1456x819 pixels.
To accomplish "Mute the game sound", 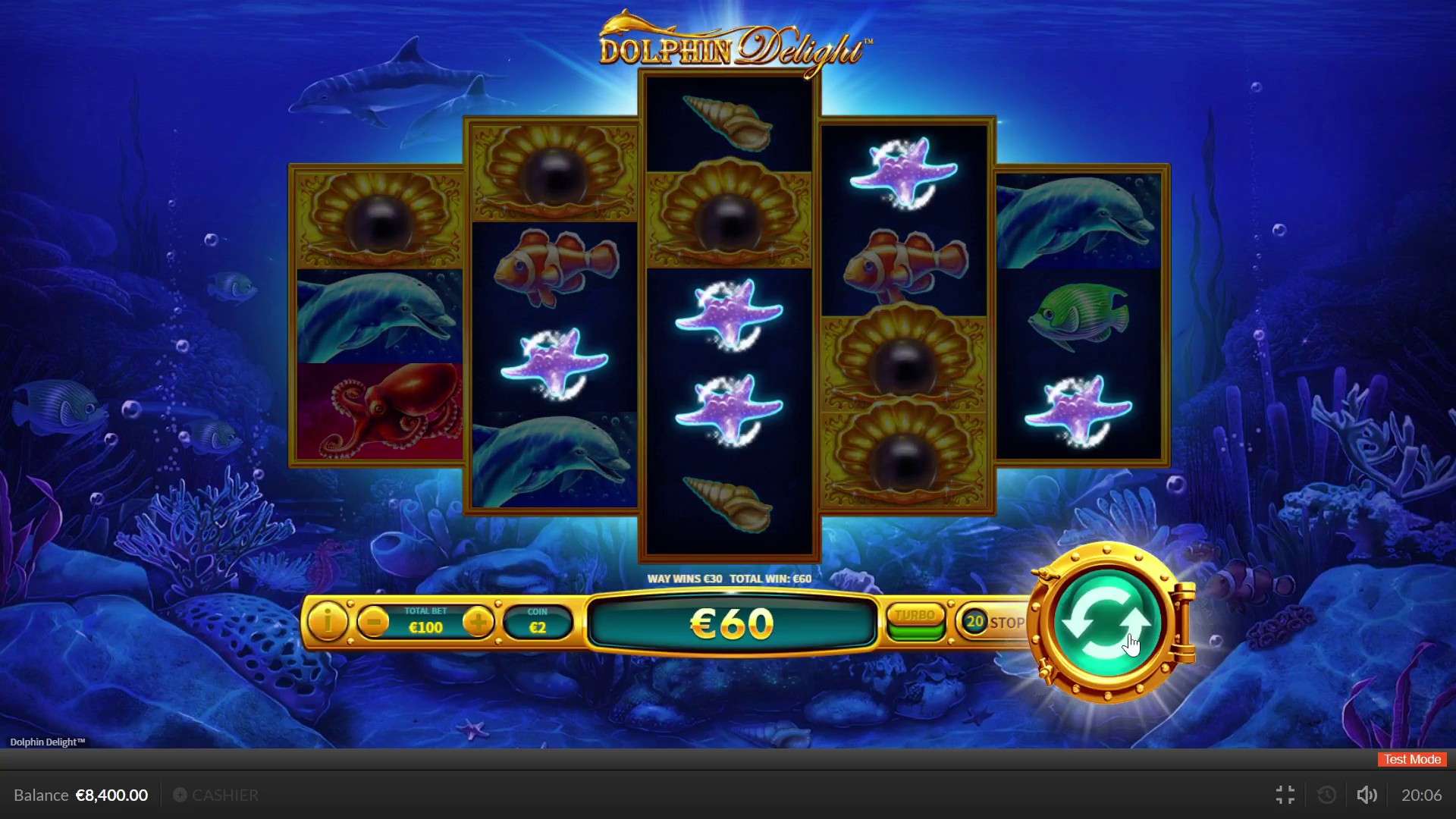I will click(1367, 795).
